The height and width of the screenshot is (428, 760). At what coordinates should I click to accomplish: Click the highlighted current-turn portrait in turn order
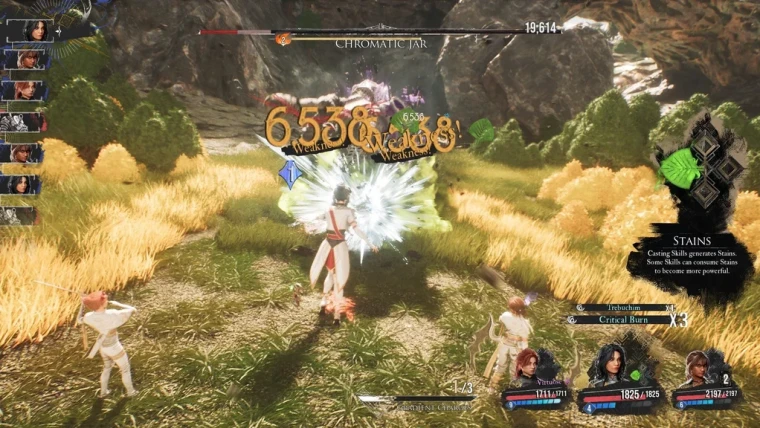coord(30,29)
